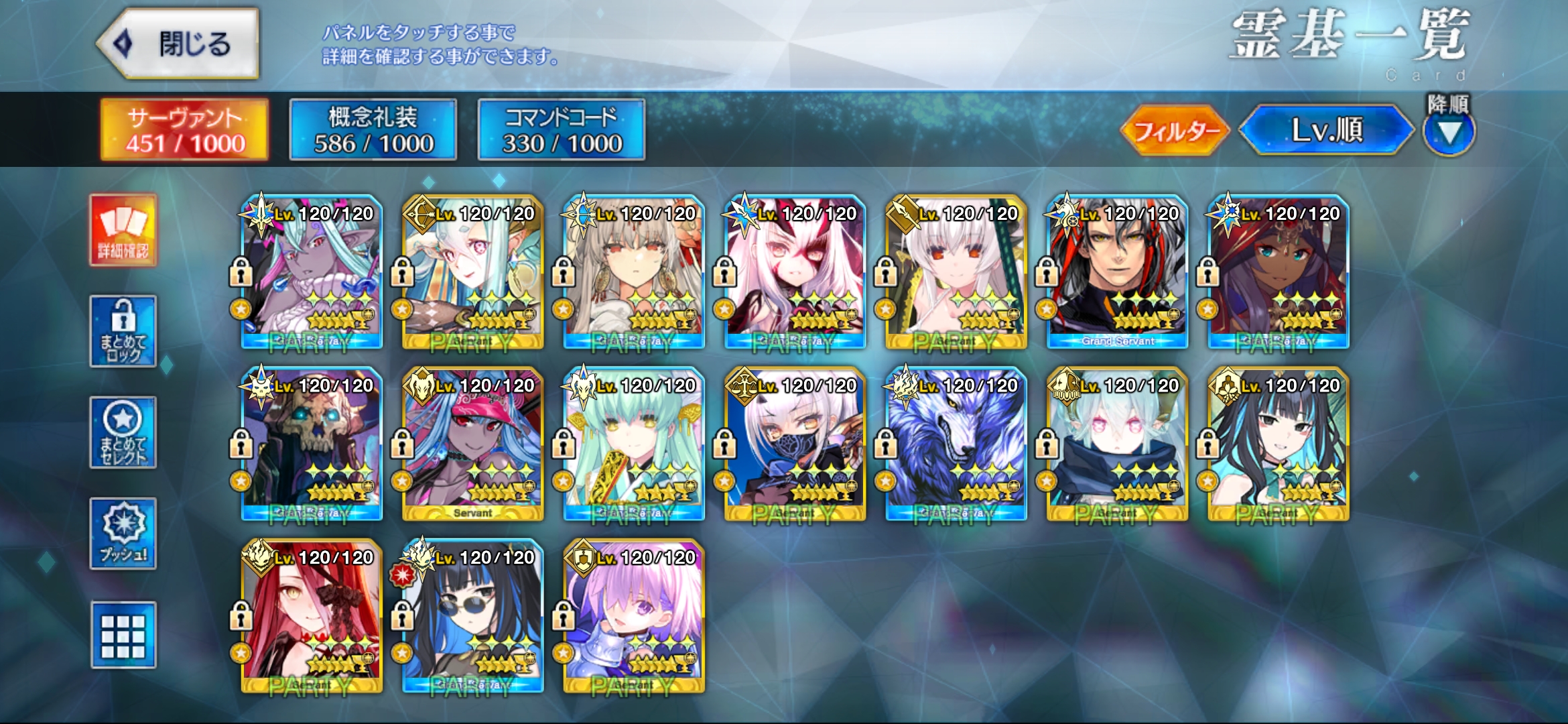This screenshot has height=724, width=1568.
Task: Choose the まとめてロック bulk lock button
Action: (123, 331)
